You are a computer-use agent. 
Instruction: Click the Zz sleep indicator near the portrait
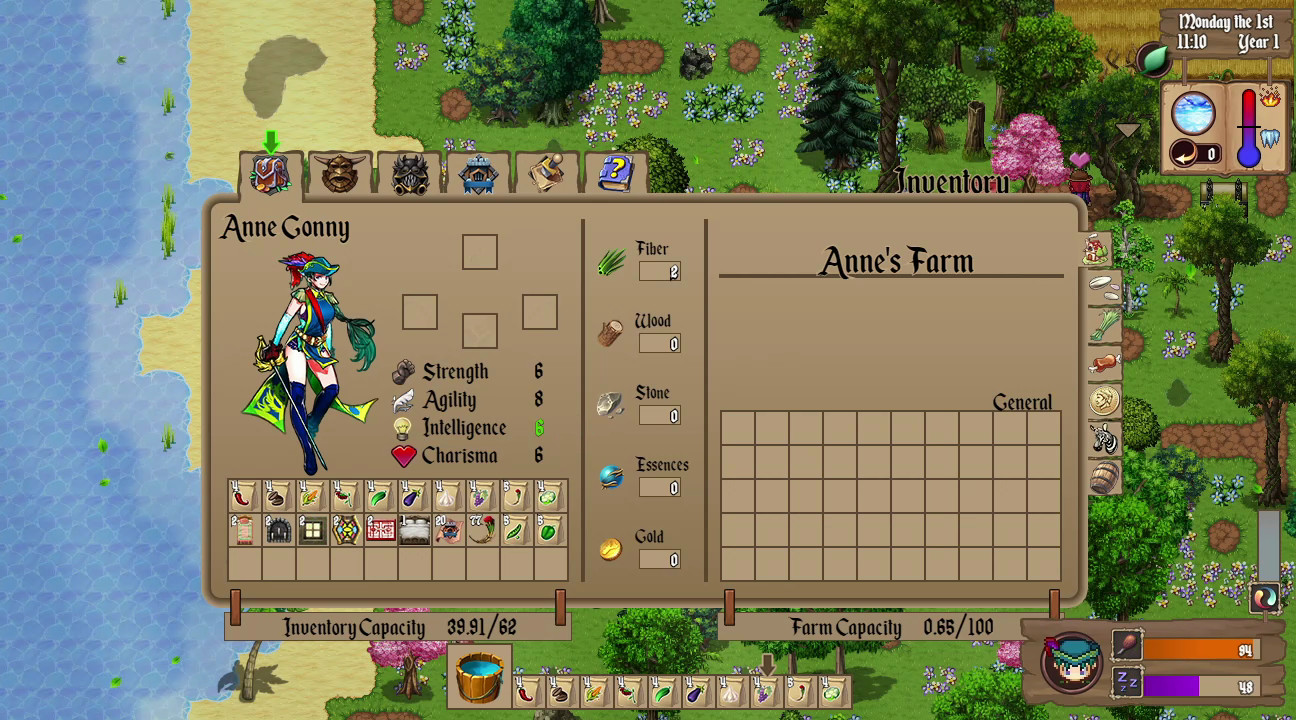pyautogui.click(x=1128, y=683)
